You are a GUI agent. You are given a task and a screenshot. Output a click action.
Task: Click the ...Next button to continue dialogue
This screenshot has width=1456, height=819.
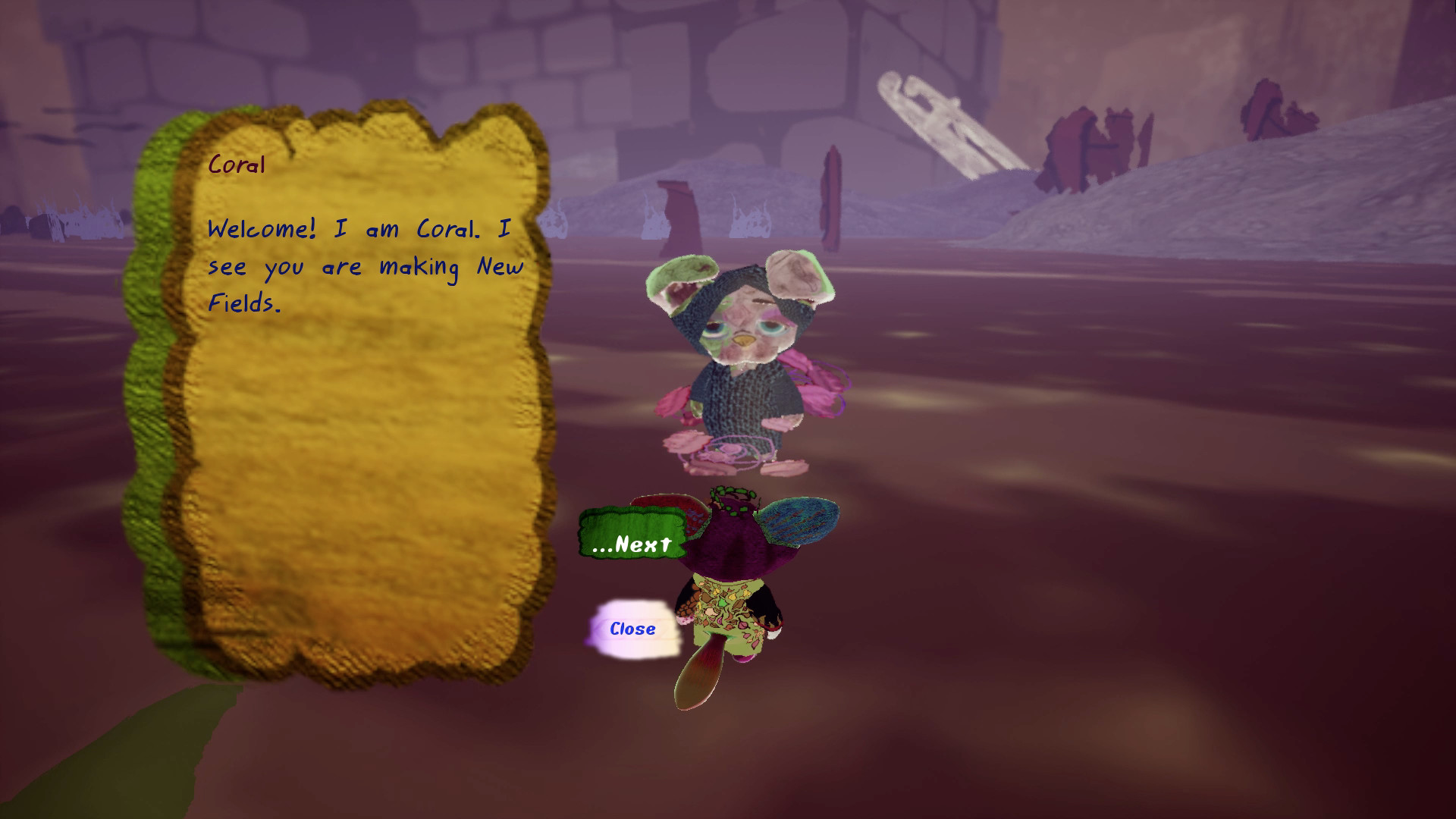pos(633,544)
